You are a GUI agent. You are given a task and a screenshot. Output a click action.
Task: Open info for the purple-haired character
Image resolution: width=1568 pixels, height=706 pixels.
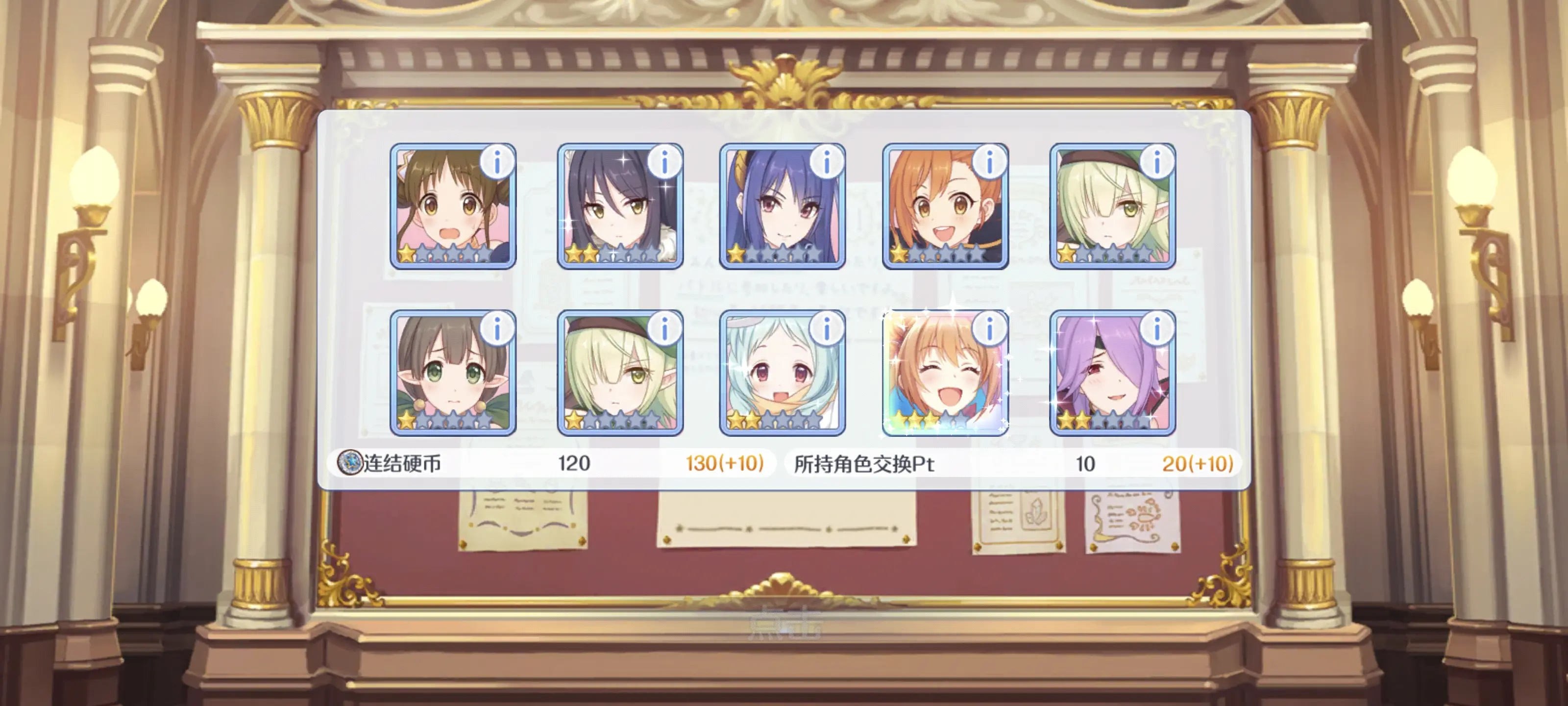1156,329
